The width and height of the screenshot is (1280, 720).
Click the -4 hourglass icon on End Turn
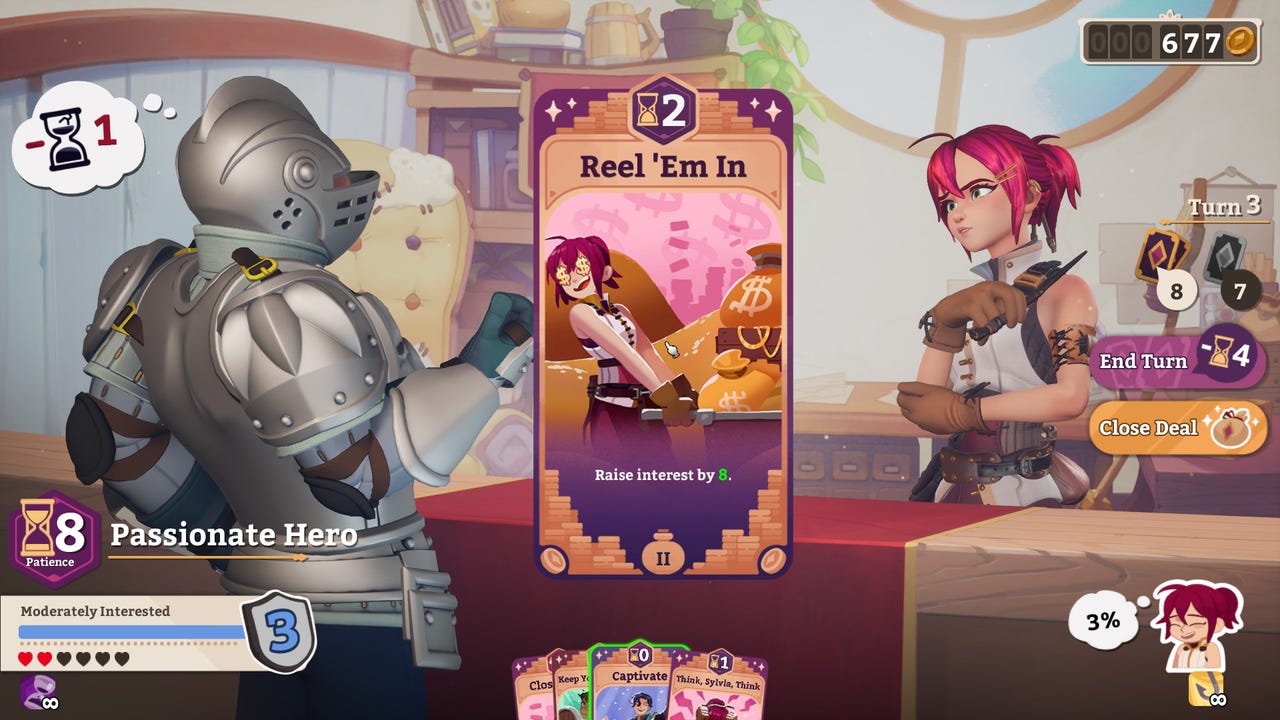coord(1222,359)
